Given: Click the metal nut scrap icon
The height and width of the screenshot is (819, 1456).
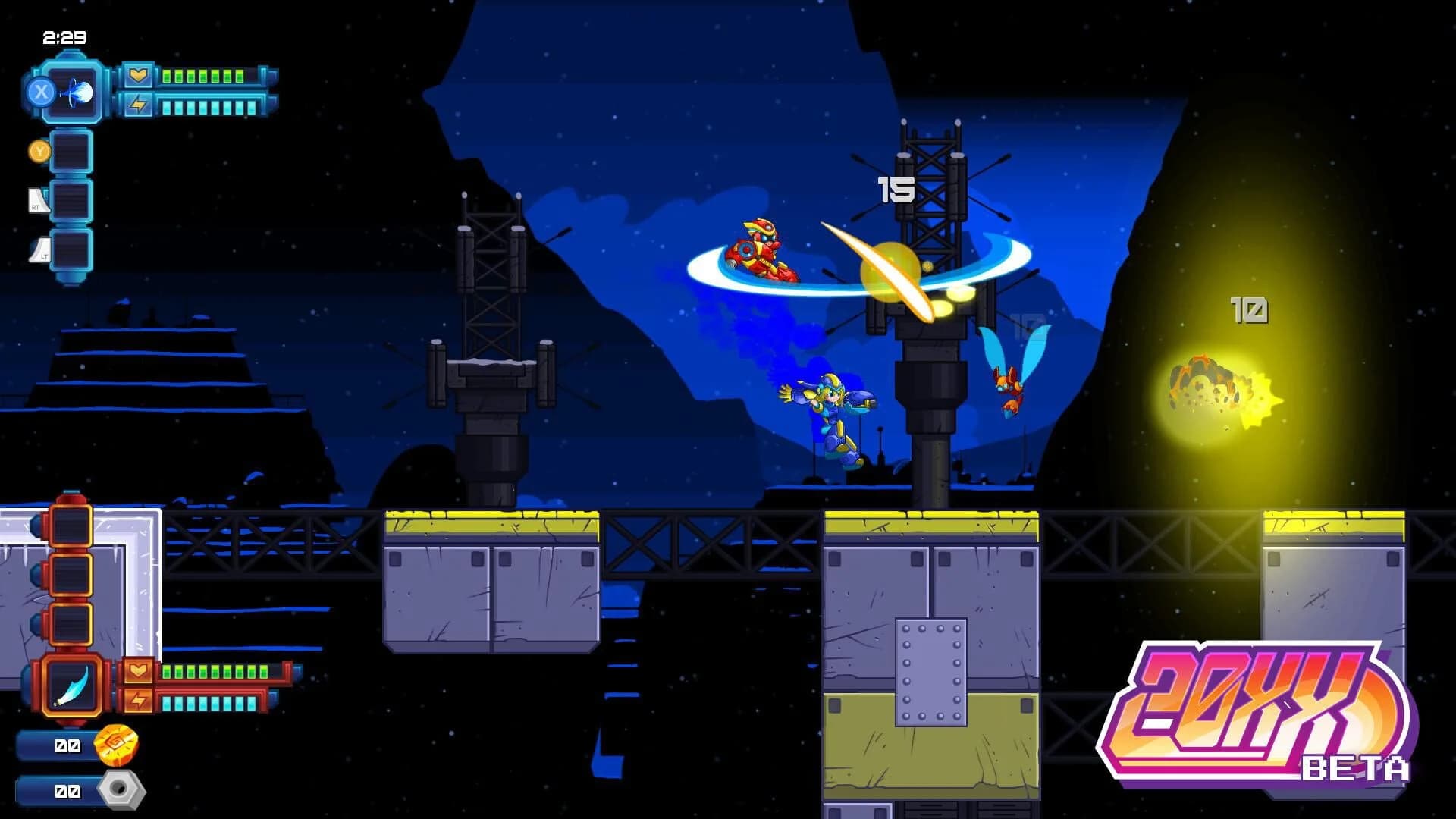Looking at the screenshot, I should click(121, 792).
